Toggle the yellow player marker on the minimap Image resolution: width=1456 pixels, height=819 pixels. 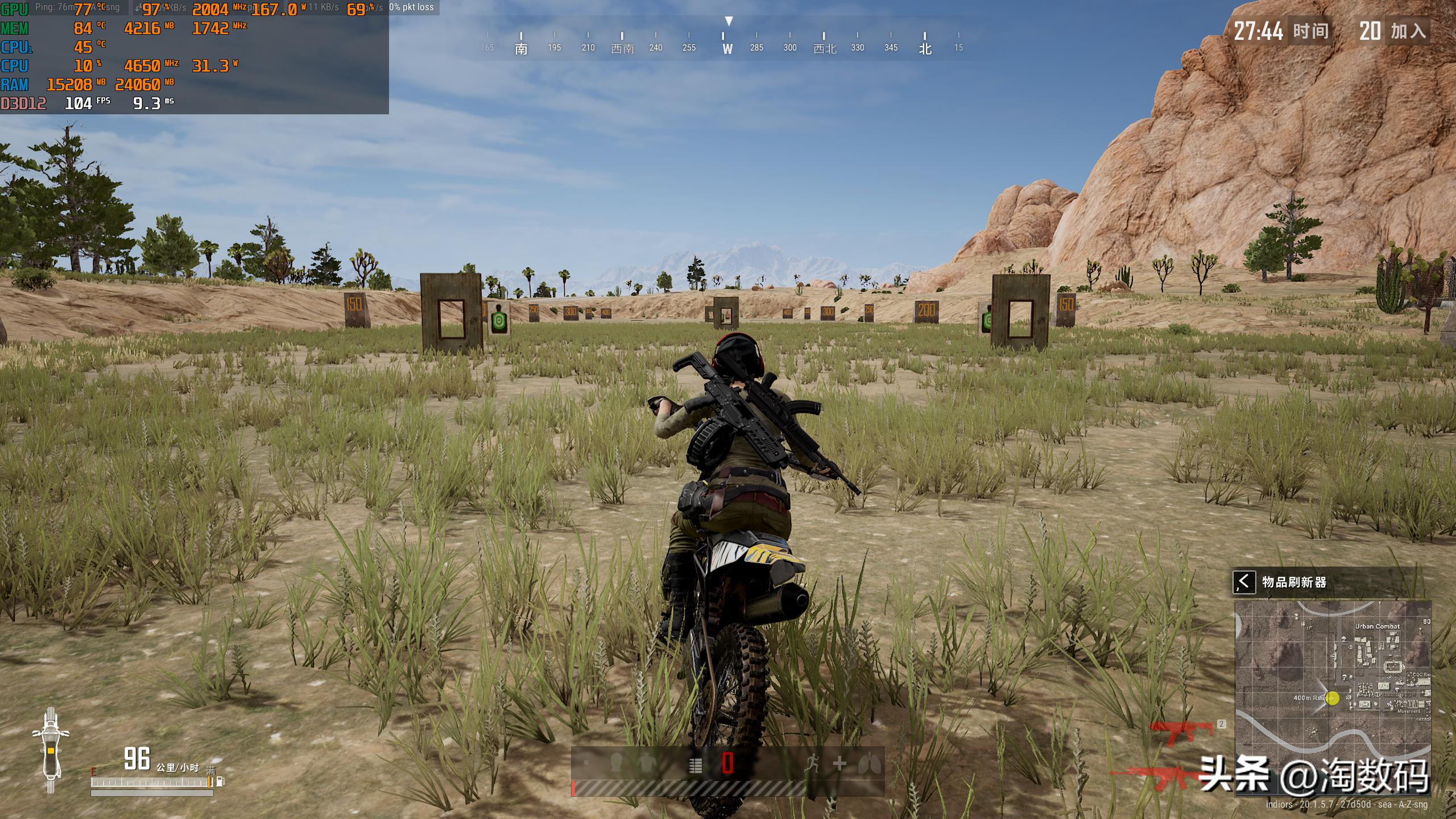tap(1333, 699)
